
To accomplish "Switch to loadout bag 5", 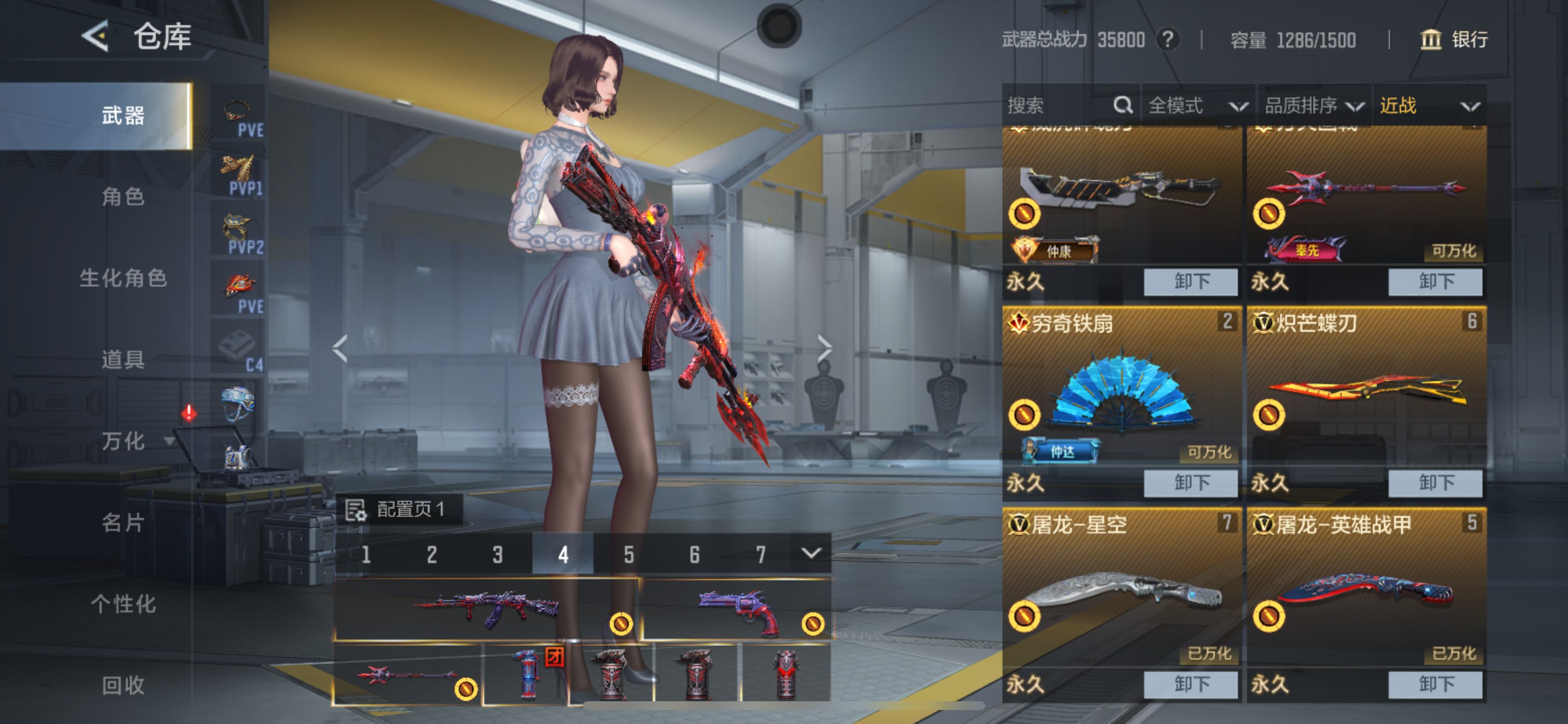I will pos(629,554).
